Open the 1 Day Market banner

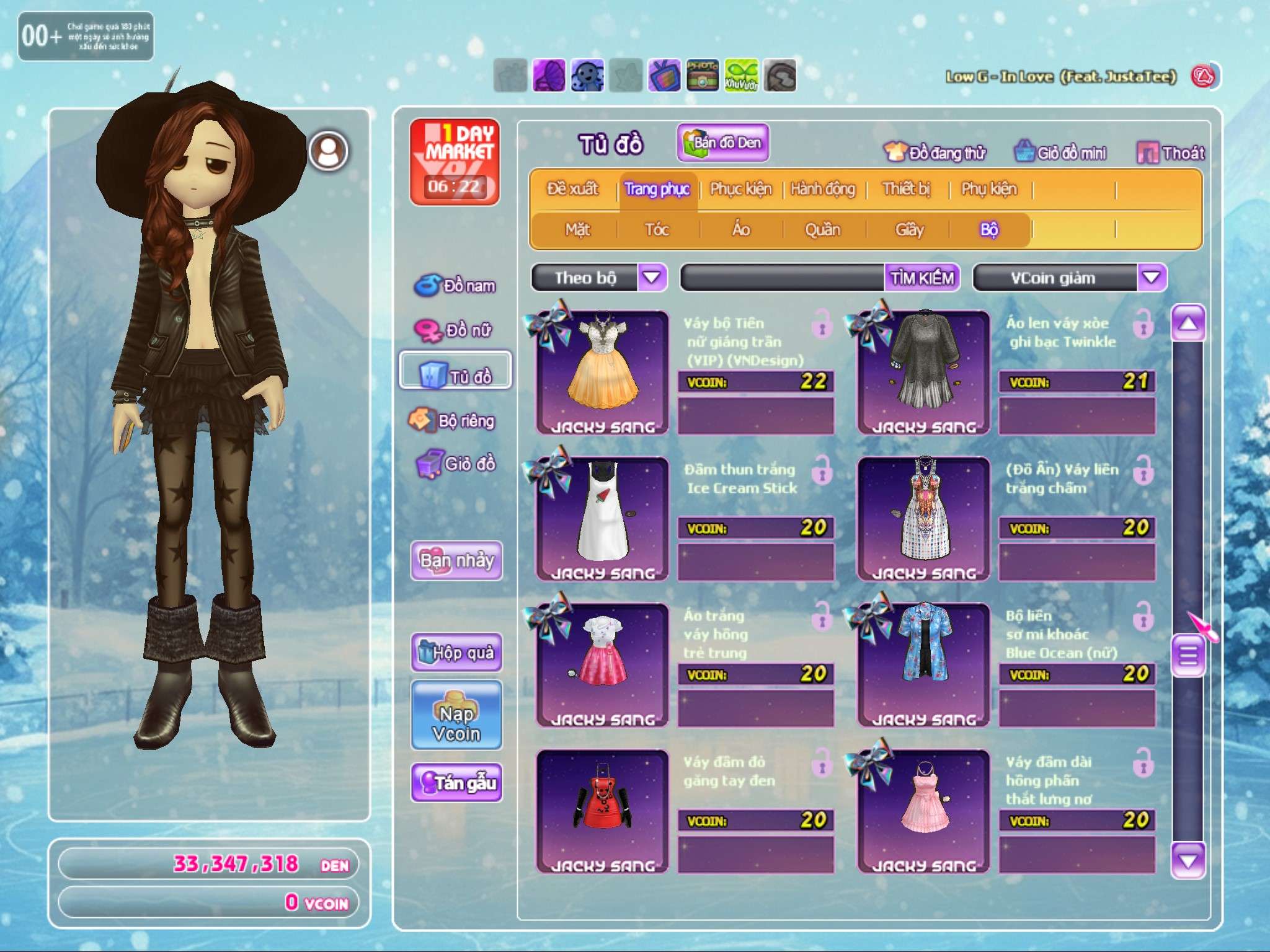coord(455,161)
